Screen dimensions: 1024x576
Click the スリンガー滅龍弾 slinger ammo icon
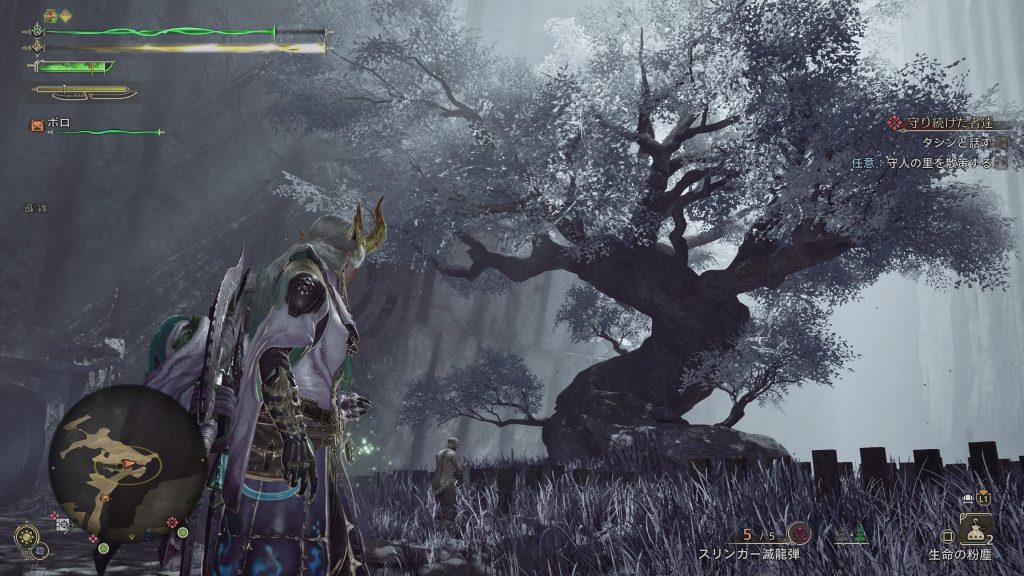point(797,533)
